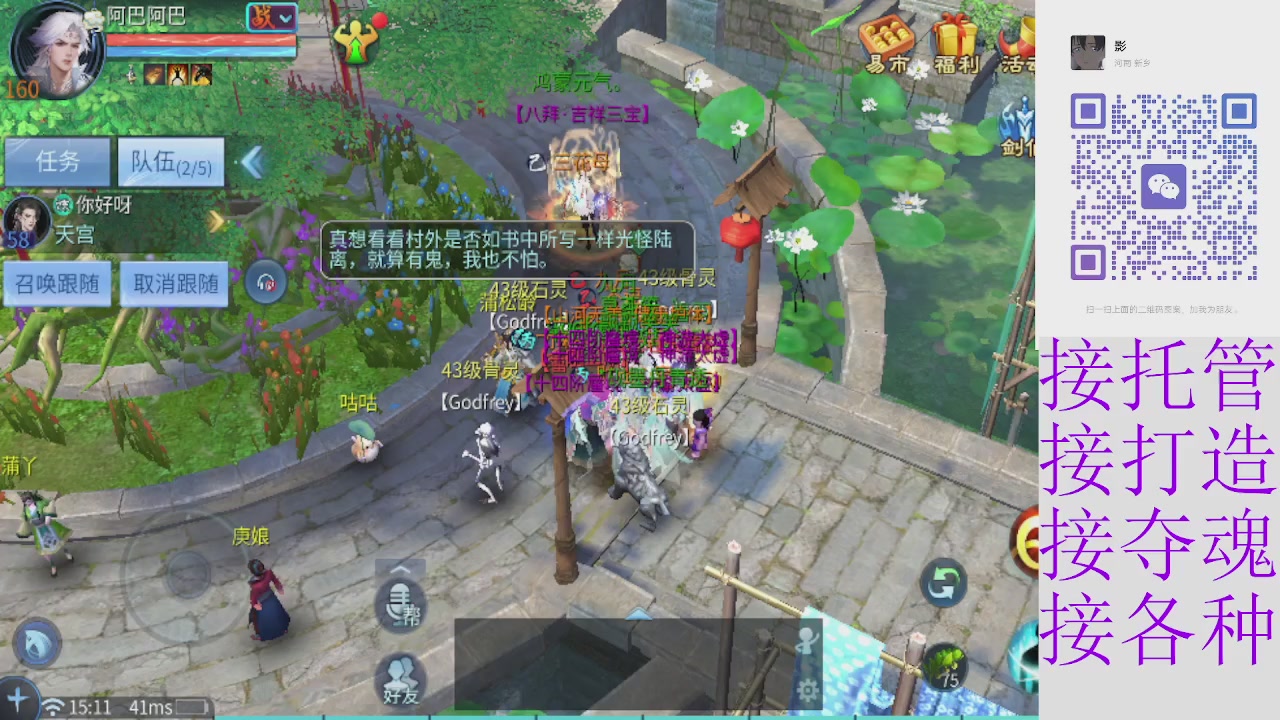Click the settings gear beside the chat box

pos(806,690)
